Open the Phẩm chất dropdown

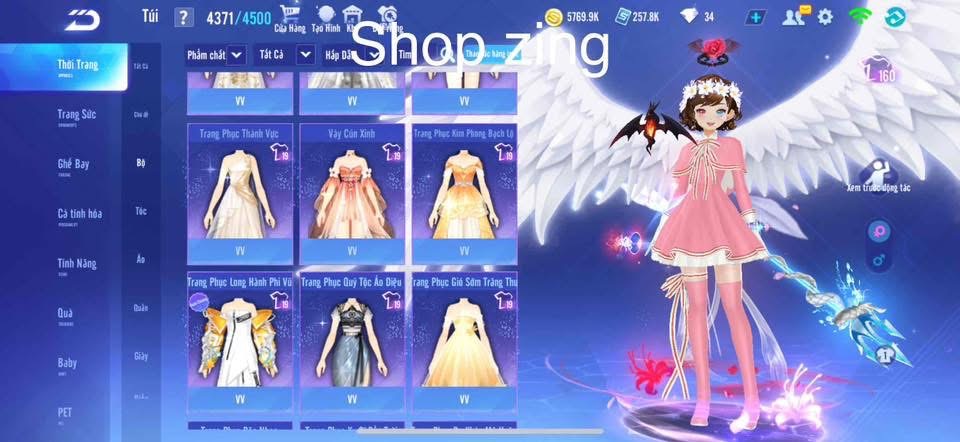pyautogui.click(x=216, y=55)
